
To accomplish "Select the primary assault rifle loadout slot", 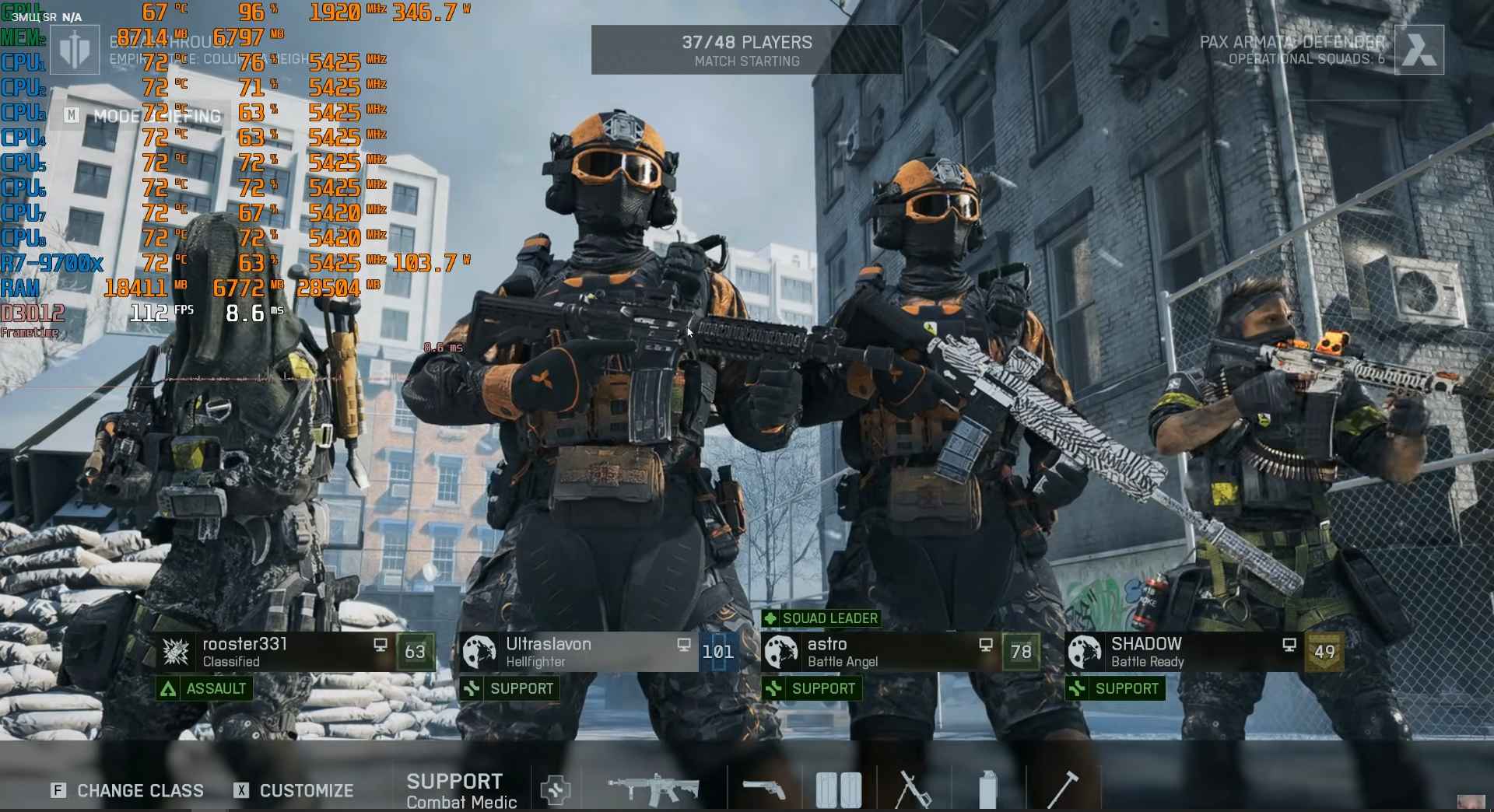I will point(654,787).
